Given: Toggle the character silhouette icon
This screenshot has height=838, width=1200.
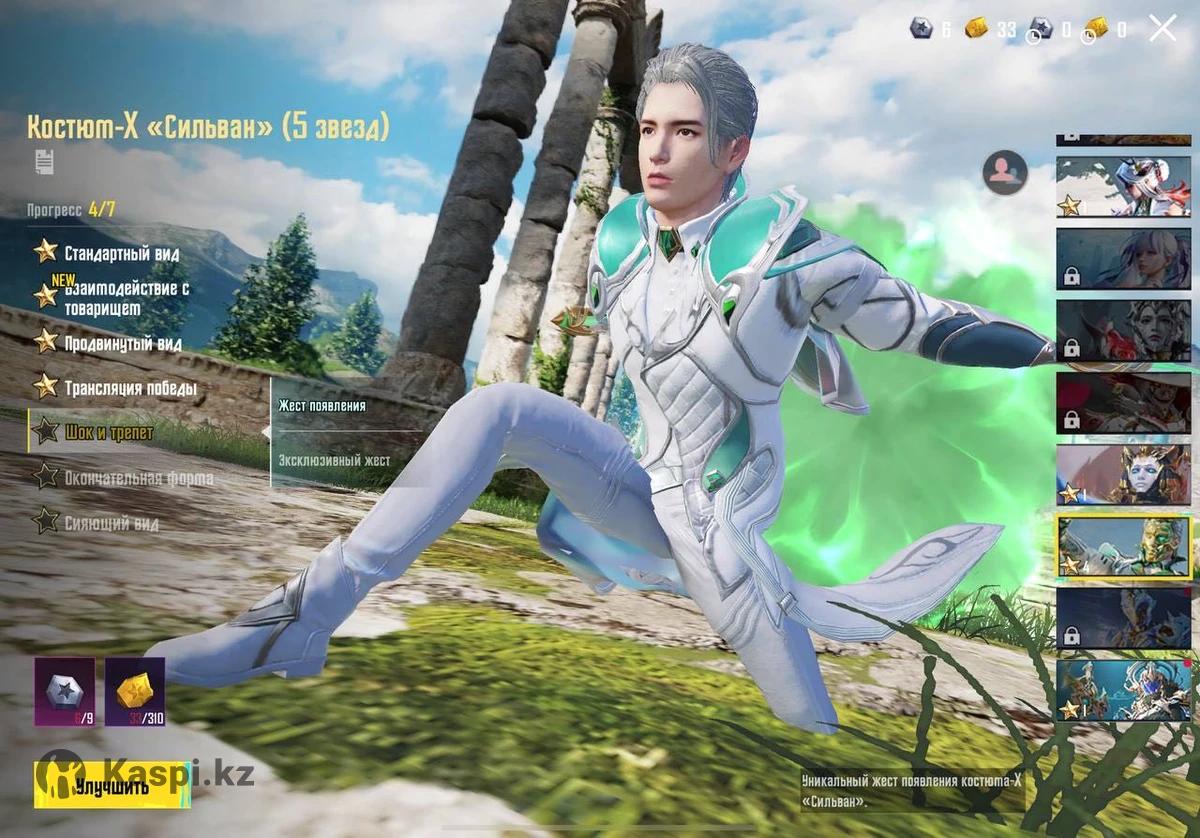Looking at the screenshot, I should click(1004, 172).
